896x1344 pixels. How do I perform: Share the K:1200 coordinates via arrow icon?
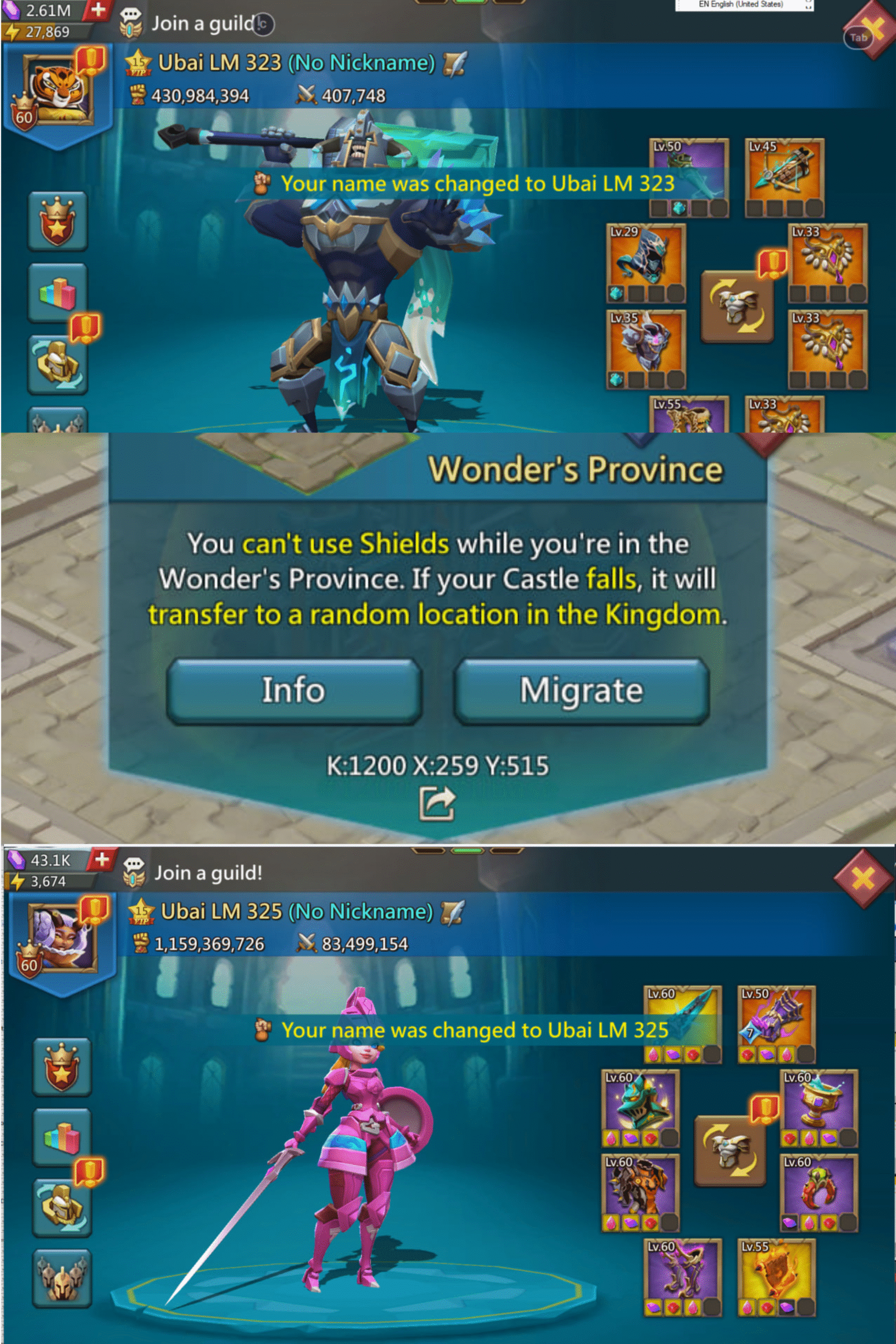click(437, 803)
